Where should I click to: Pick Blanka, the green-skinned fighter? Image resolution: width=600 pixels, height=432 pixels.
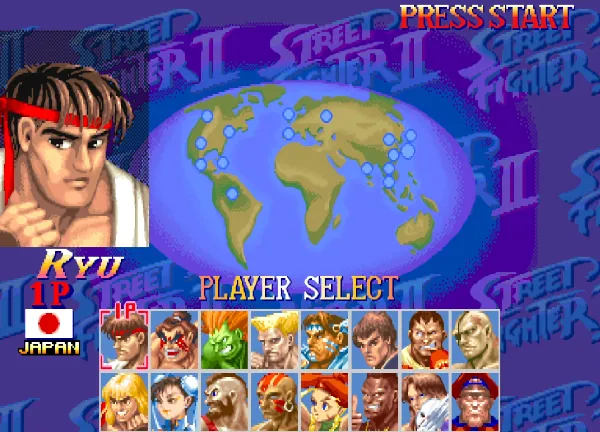224,338
